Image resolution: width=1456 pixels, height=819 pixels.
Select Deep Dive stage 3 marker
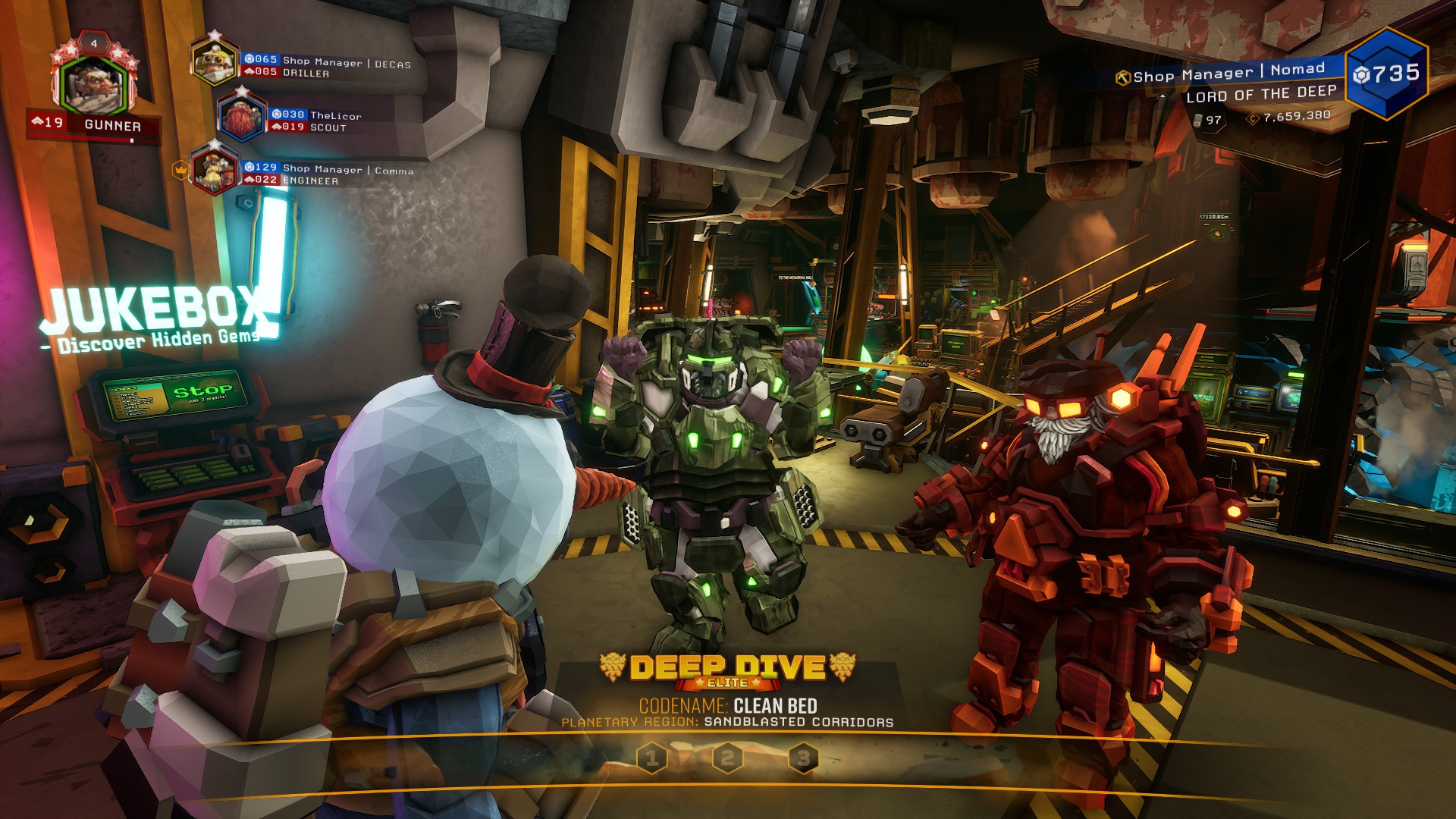(803, 757)
